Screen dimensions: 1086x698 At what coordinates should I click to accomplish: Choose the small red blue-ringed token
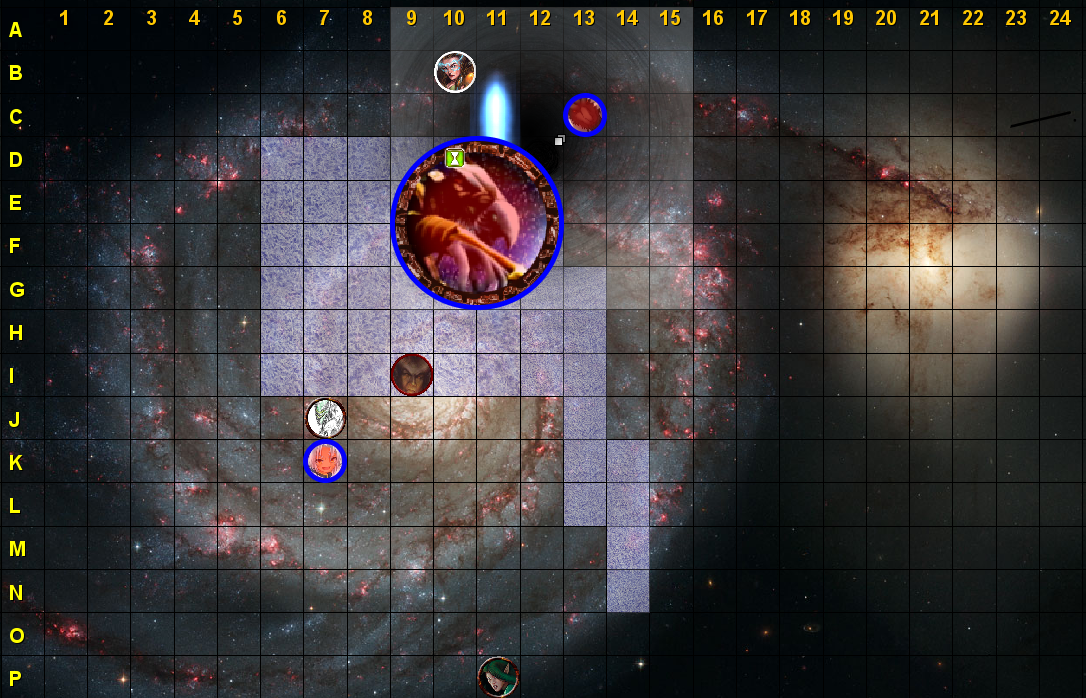[584, 115]
